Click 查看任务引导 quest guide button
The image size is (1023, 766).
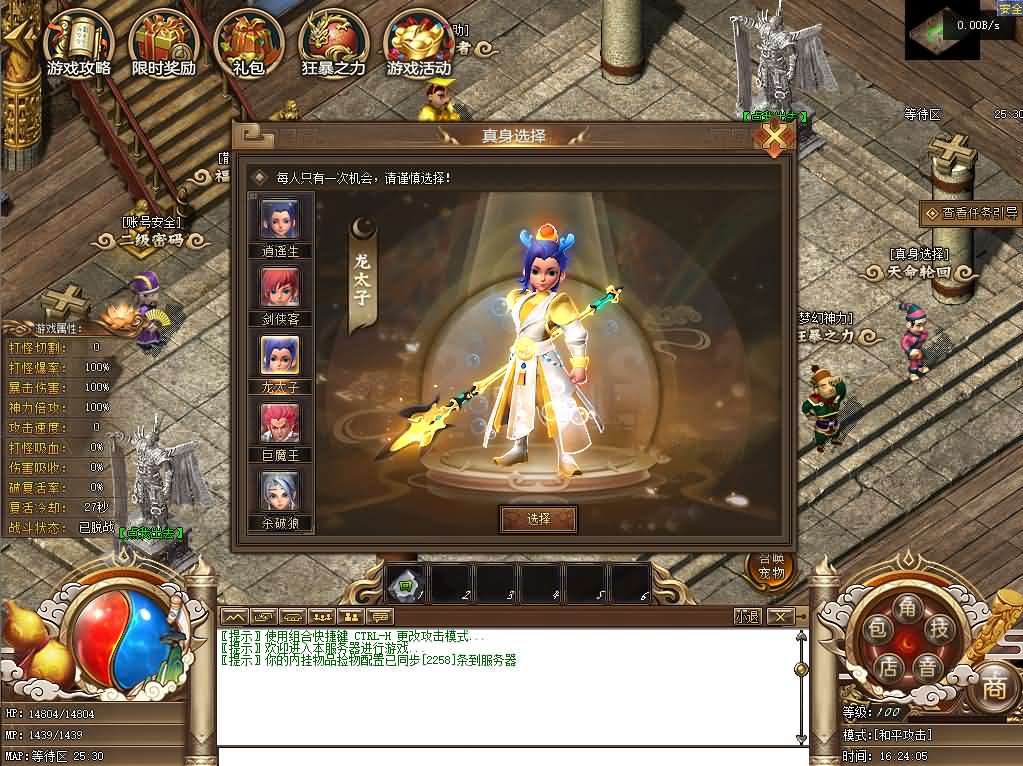pos(972,213)
